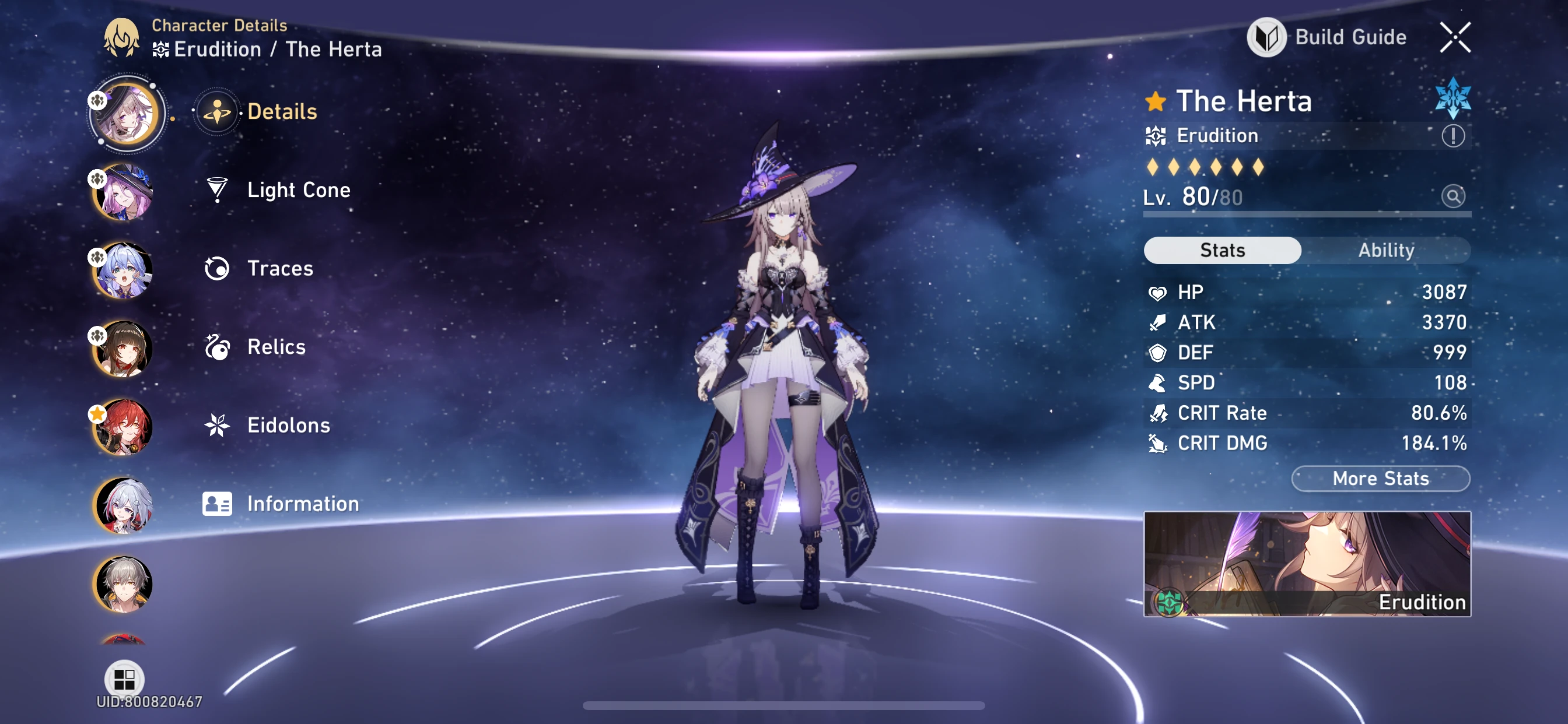Click the Relics swan icon
The height and width of the screenshot is (724, 1568).
point(218,347)
